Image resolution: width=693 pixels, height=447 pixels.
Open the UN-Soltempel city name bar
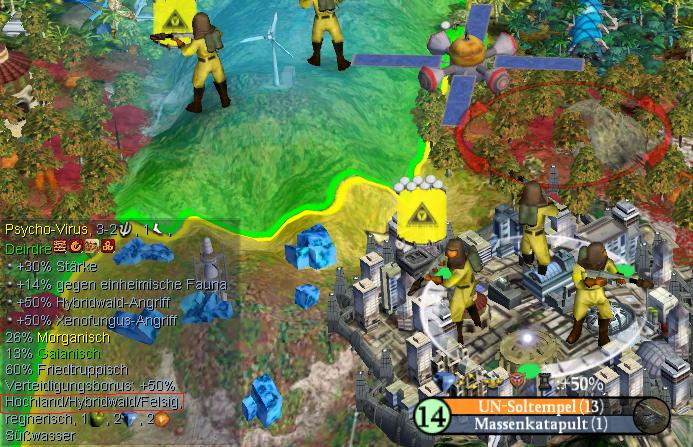click(x=538, y=406)
